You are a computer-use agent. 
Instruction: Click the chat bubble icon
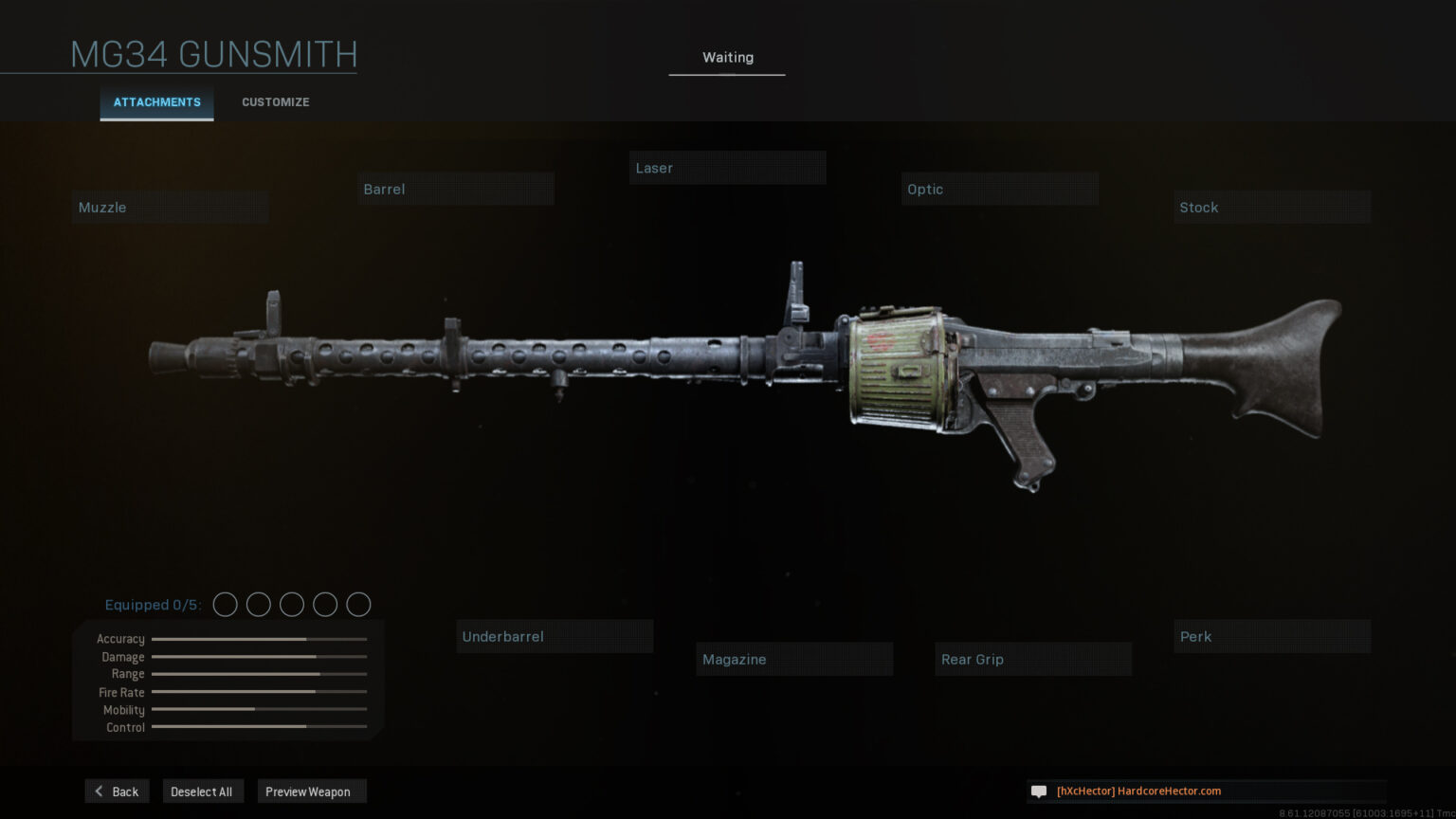(1039, 791)
